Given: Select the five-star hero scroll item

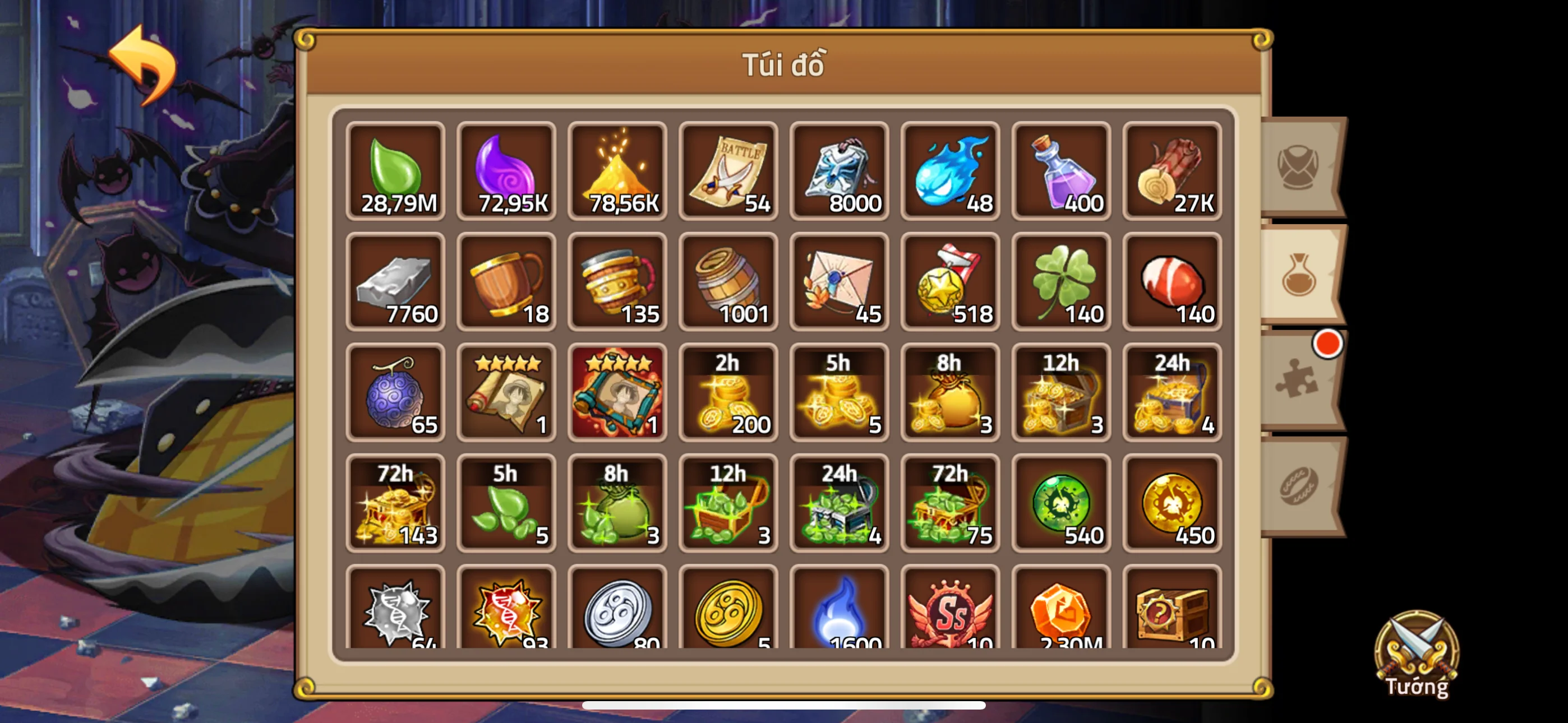Looking at the screenshot, I should click(505, 392).
